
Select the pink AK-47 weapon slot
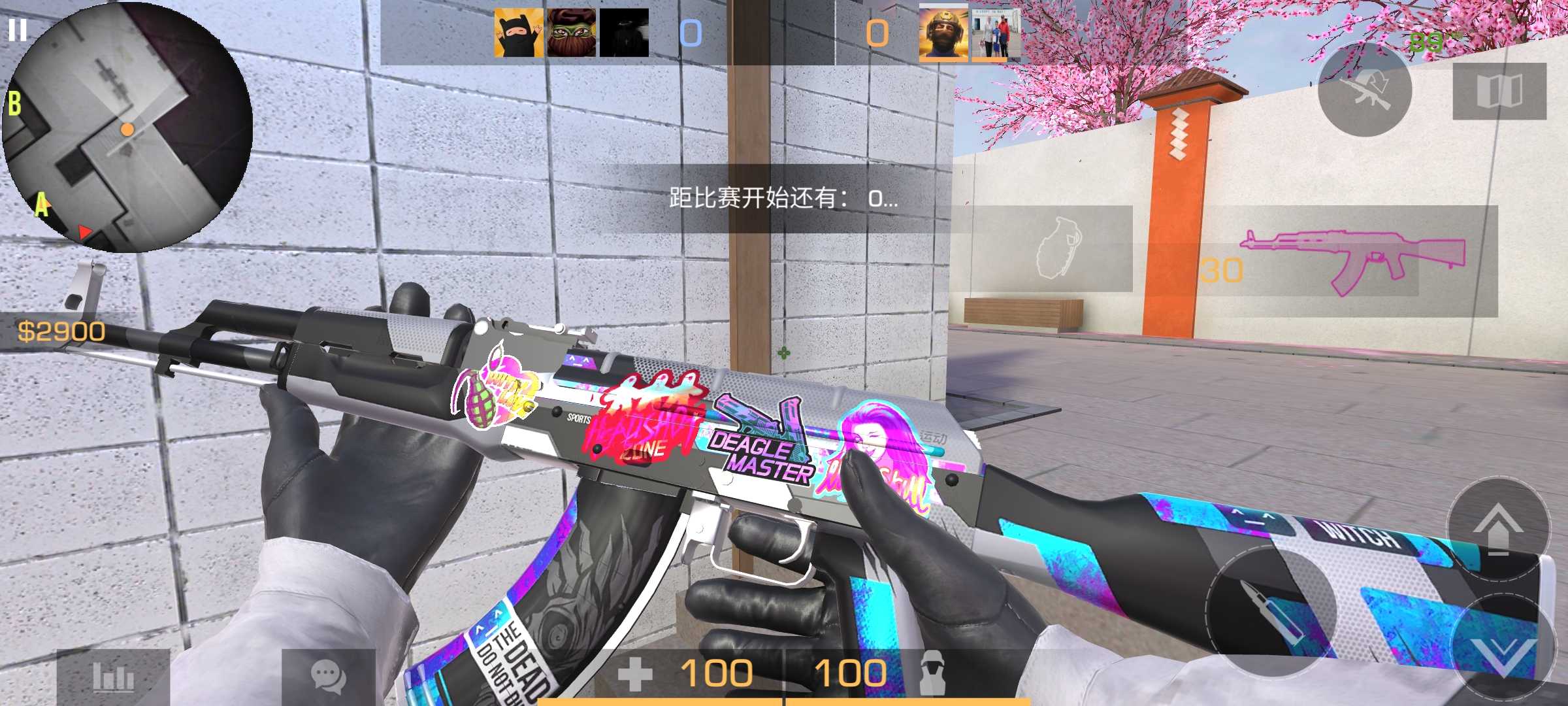[1352, 261]
